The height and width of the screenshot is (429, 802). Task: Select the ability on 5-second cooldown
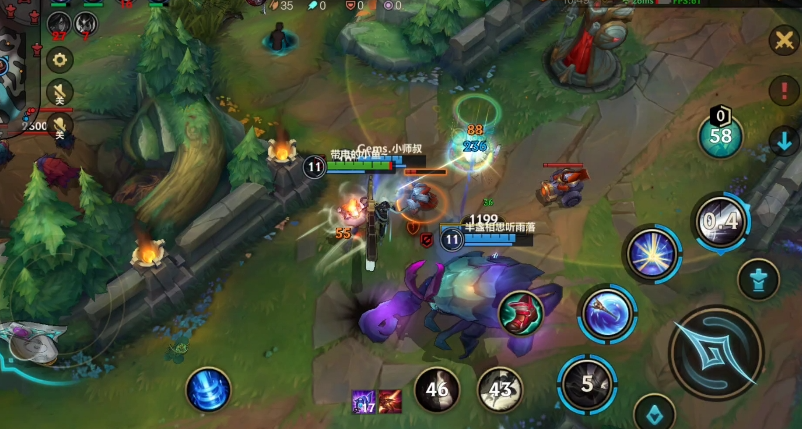(587, 383)
